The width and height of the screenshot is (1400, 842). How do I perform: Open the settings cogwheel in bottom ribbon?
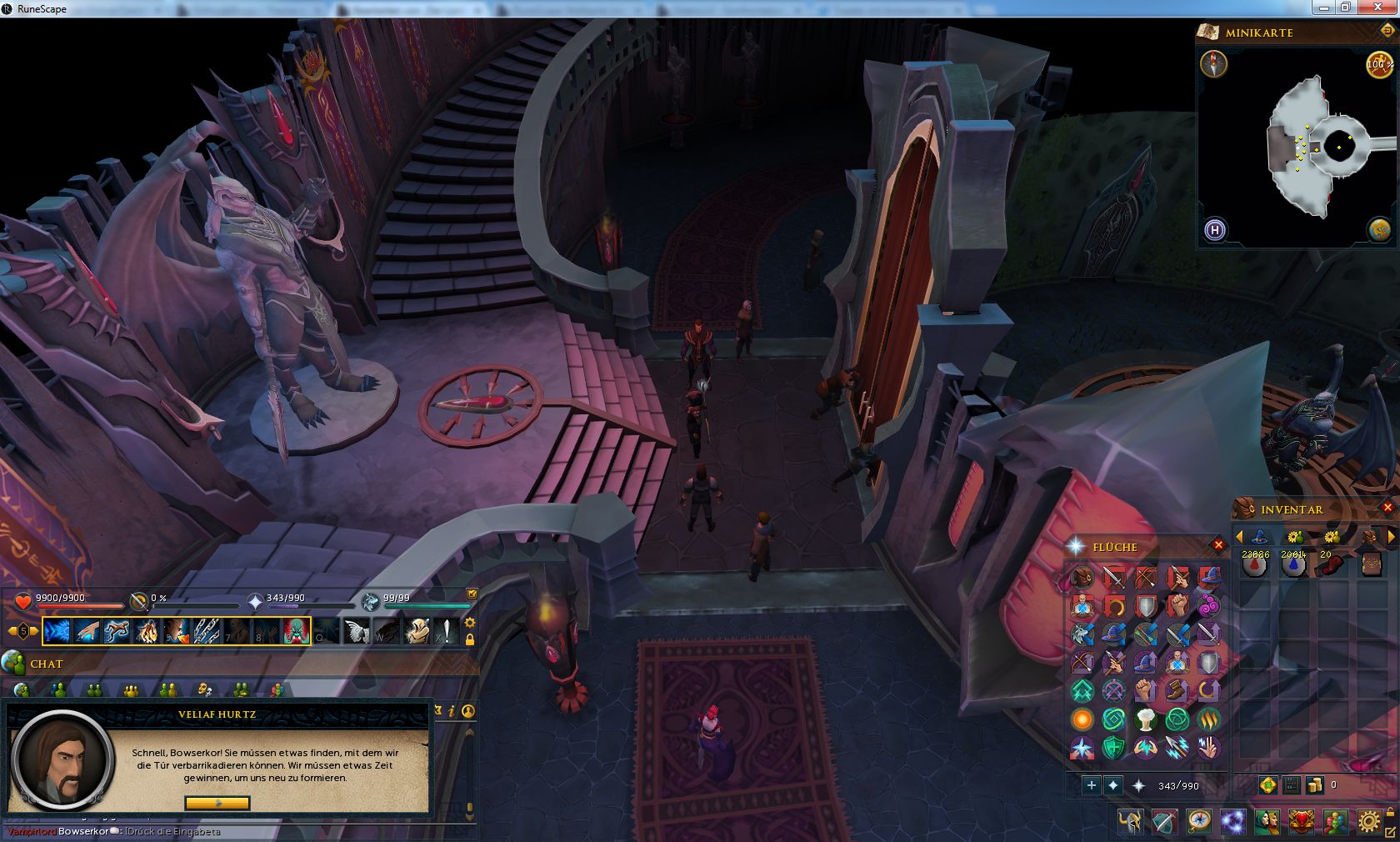tap(1368, 821)
